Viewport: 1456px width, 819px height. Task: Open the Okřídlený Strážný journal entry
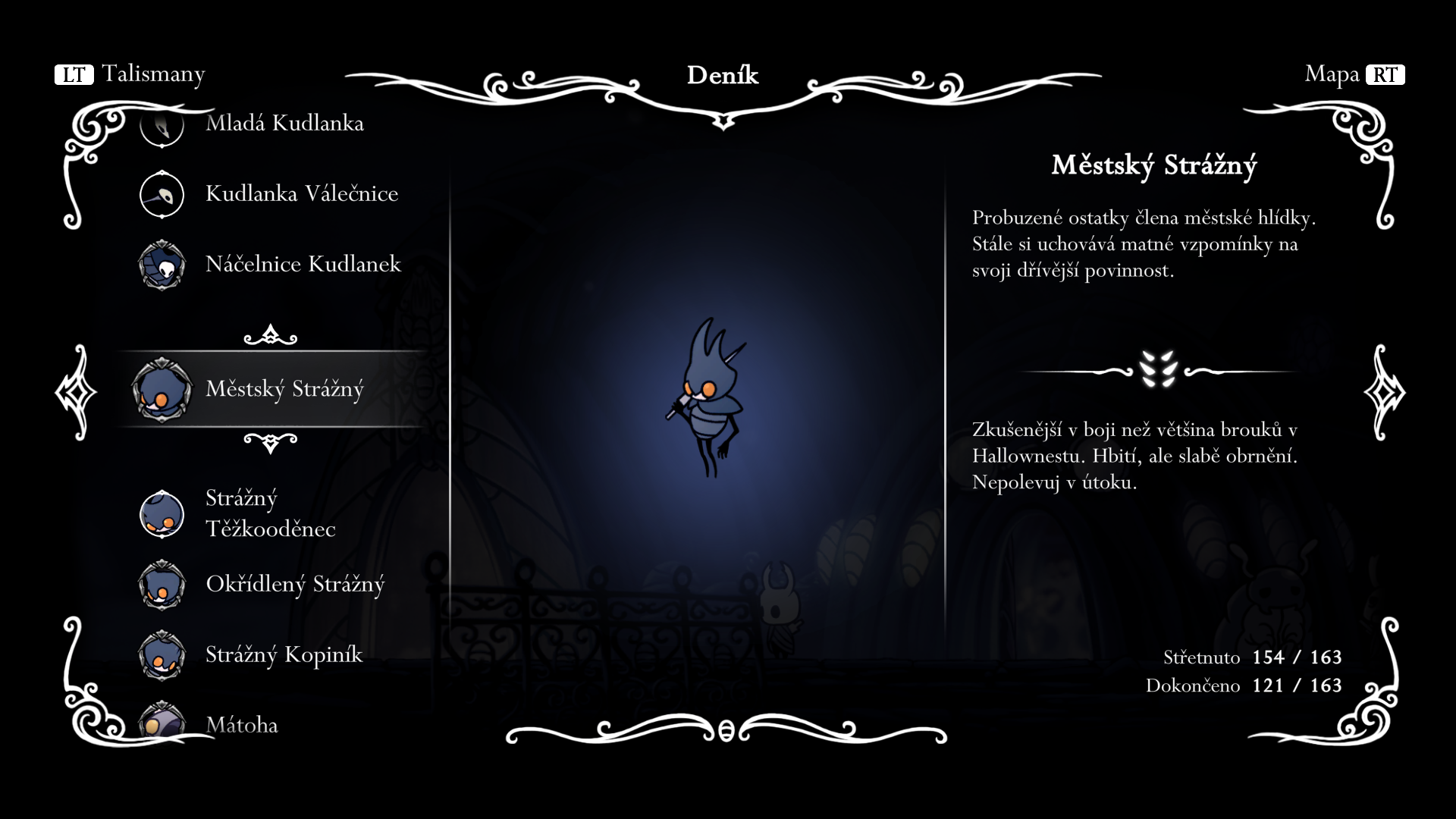[x=294, y=585]
